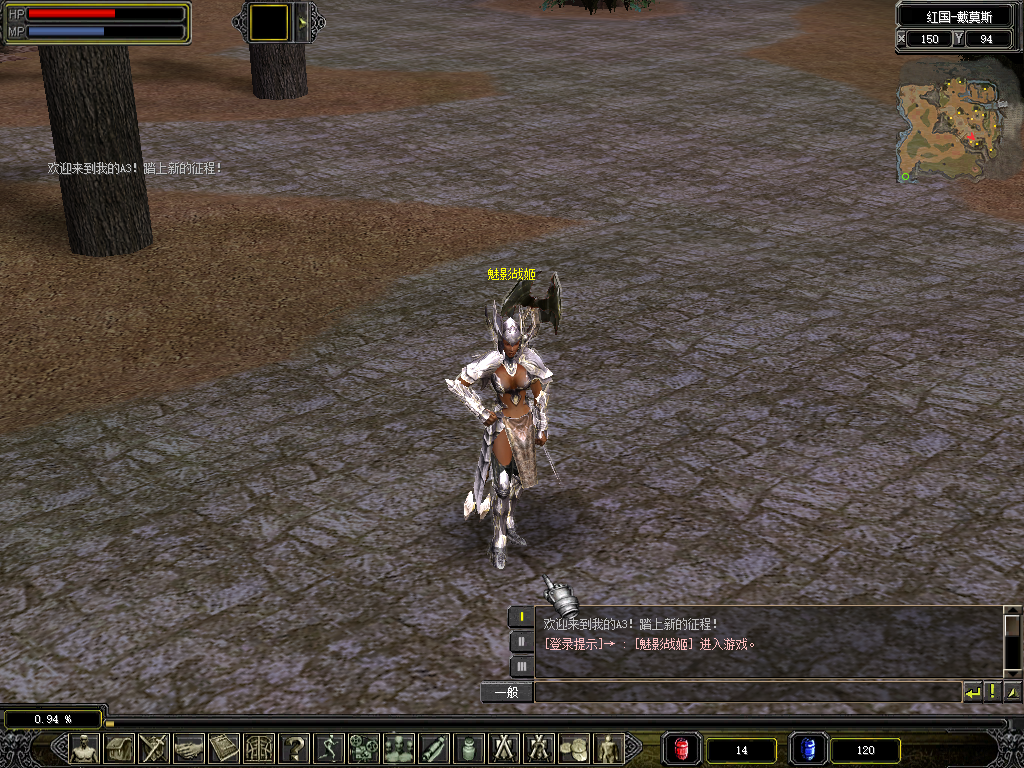
Task: Open the character figure icon in the toolbar
Action: point(85,748)
